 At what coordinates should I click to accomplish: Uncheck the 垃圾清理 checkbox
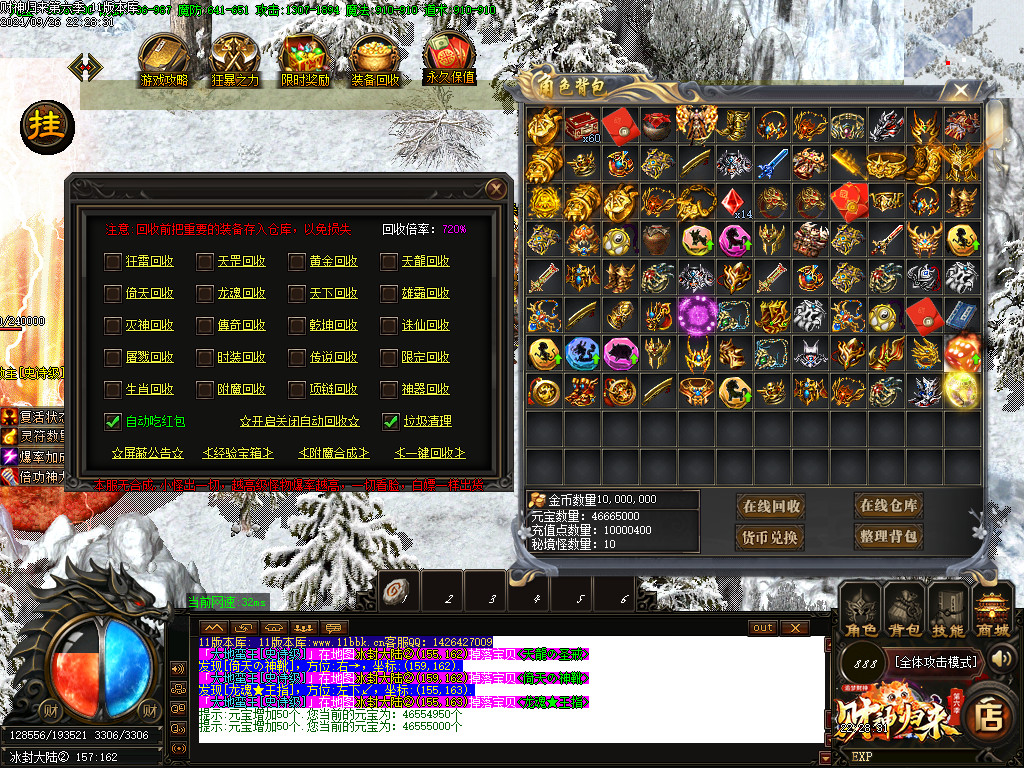(x=391, y=421)
